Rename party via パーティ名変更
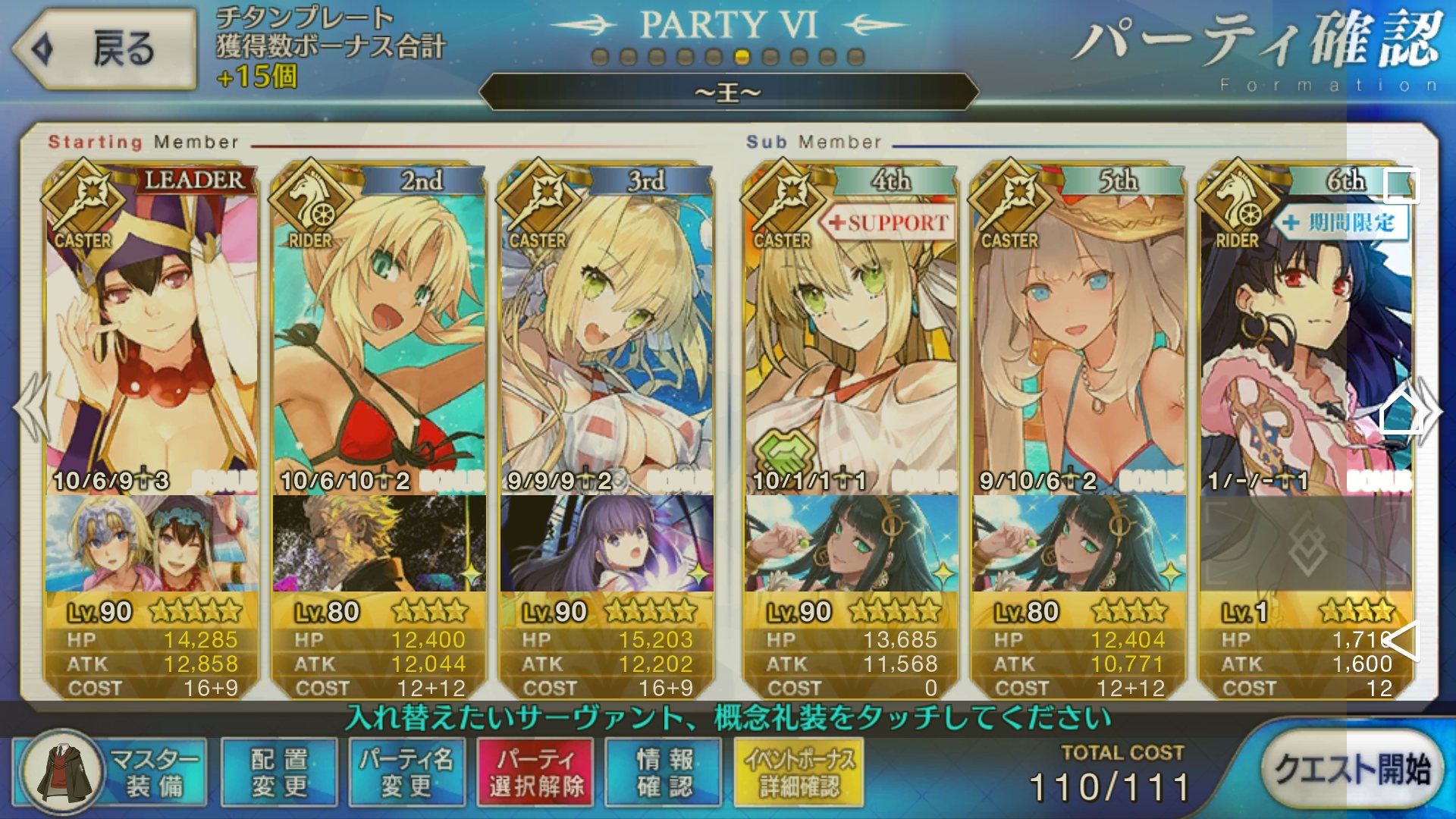 [x=406, y=772]
